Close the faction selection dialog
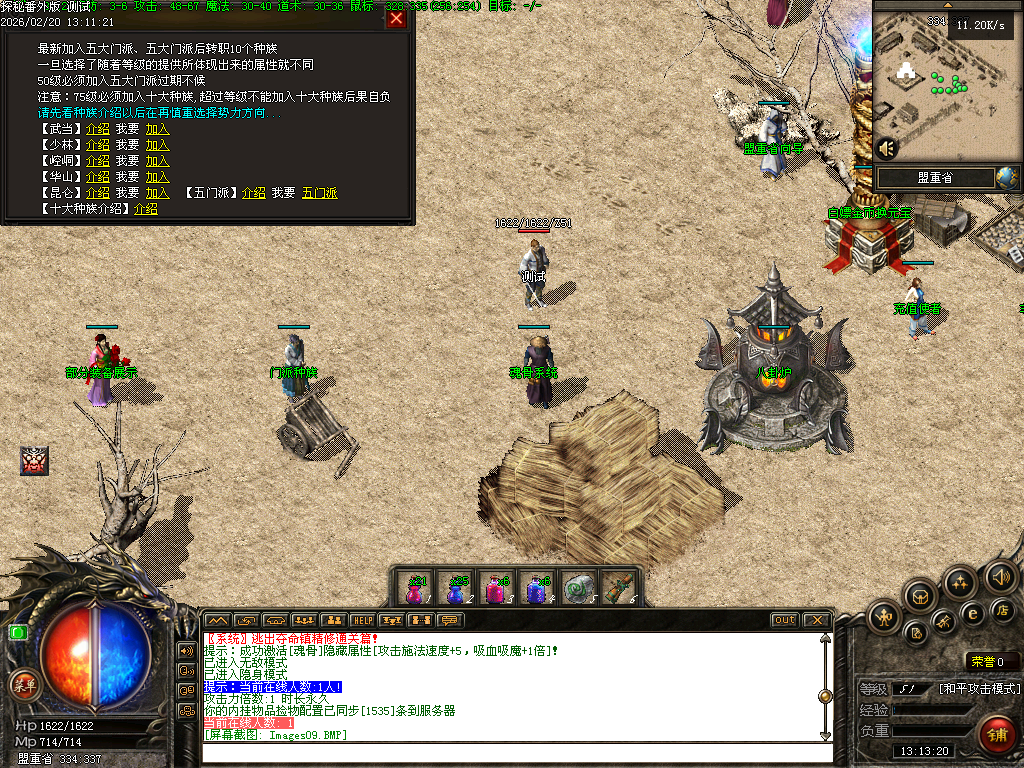The height and width of the screenshot is (768, 1024). (x=397, y=19)
